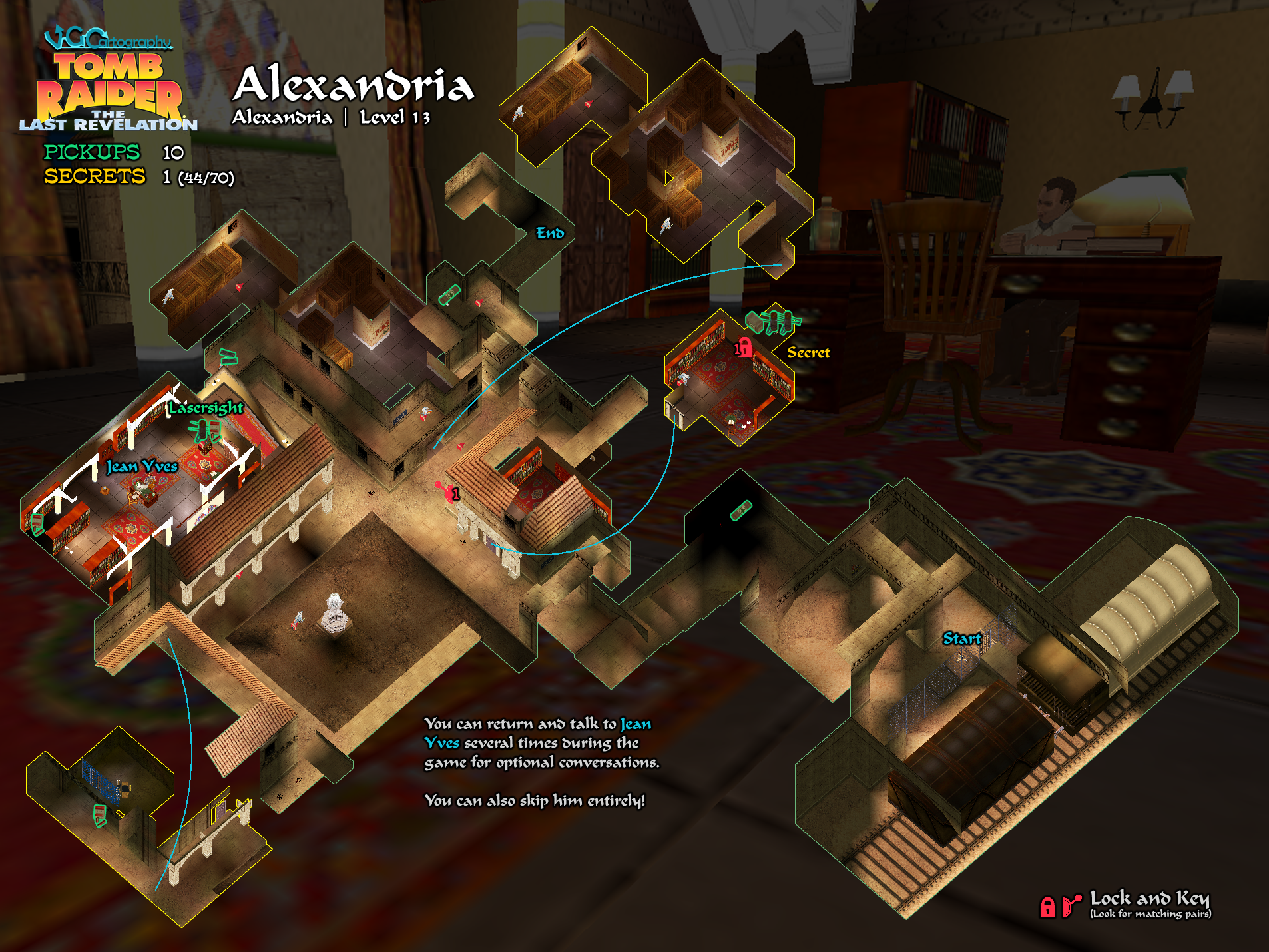Viewport: 1269px width, 952px height.
Task: Click the Lock and Key legend entry
Action: pos(1148,899)
